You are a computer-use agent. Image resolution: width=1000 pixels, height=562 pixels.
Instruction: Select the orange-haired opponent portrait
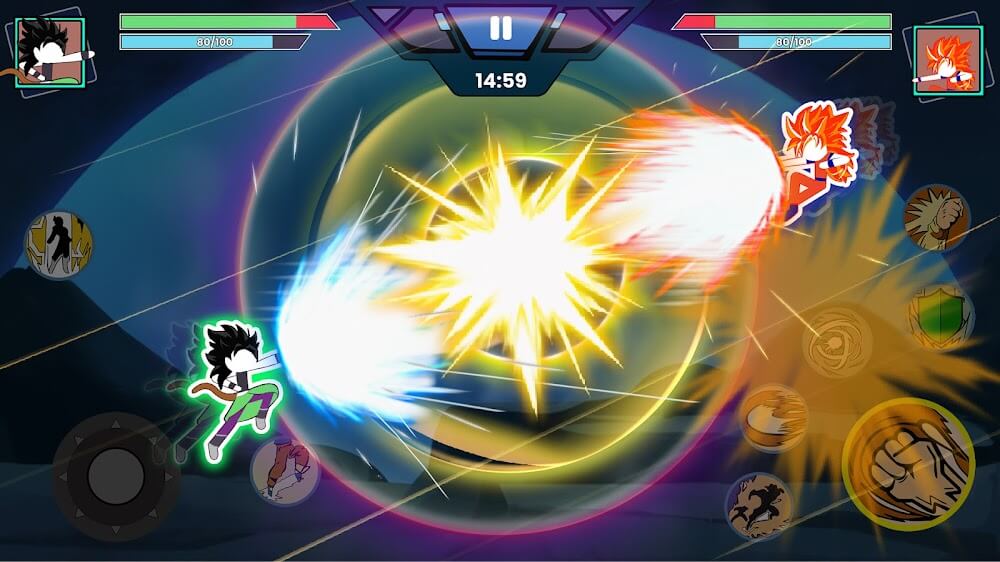click(948, 60)
